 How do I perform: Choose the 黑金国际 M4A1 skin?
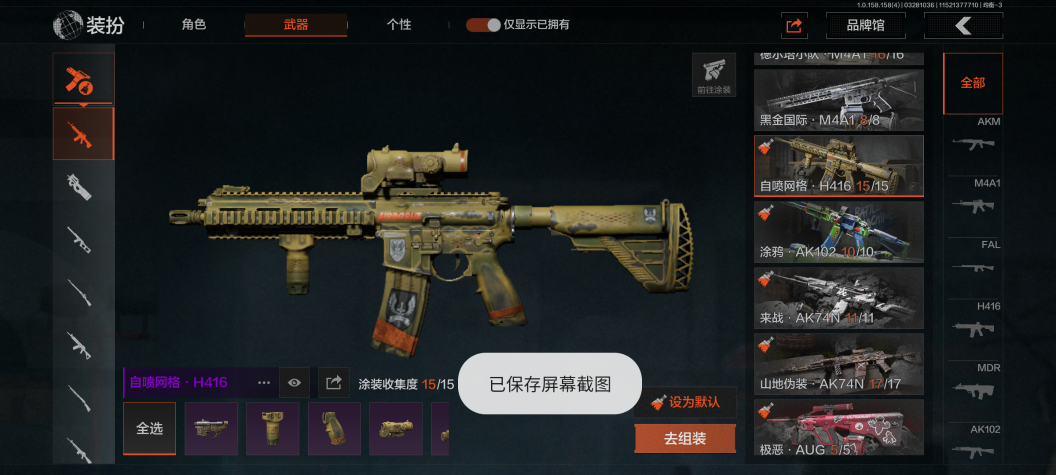click(x=838, y=100)
